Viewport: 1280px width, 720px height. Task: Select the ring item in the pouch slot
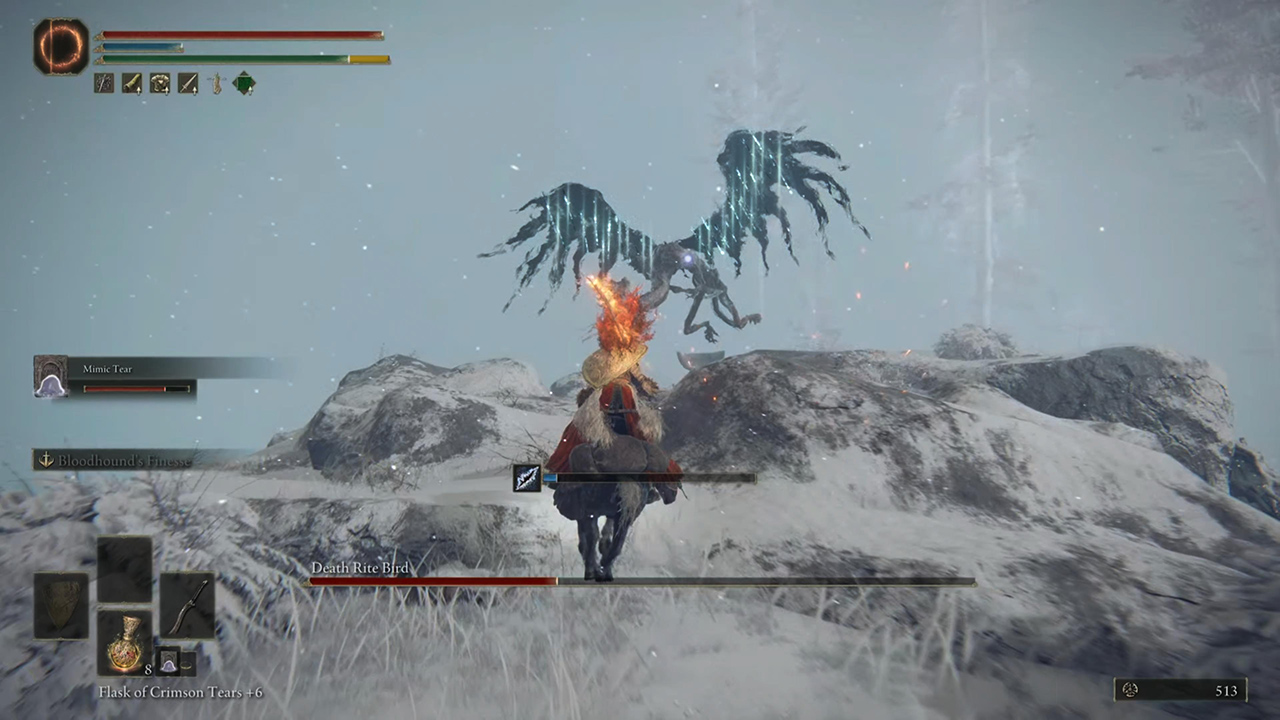pos(187,664)
